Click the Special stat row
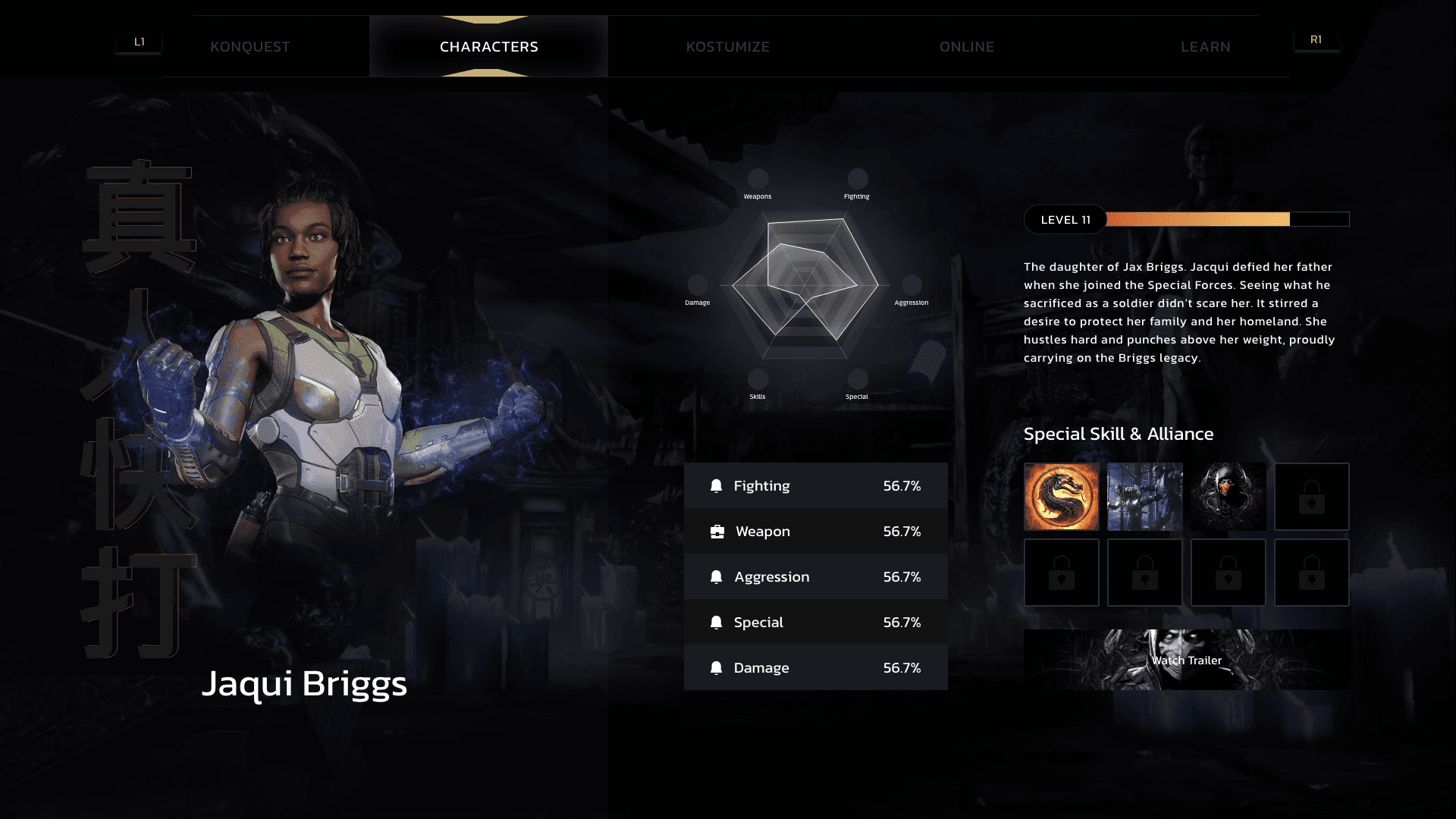The width and height of the screenshot is (1456, 819). (x=815, y=622)
